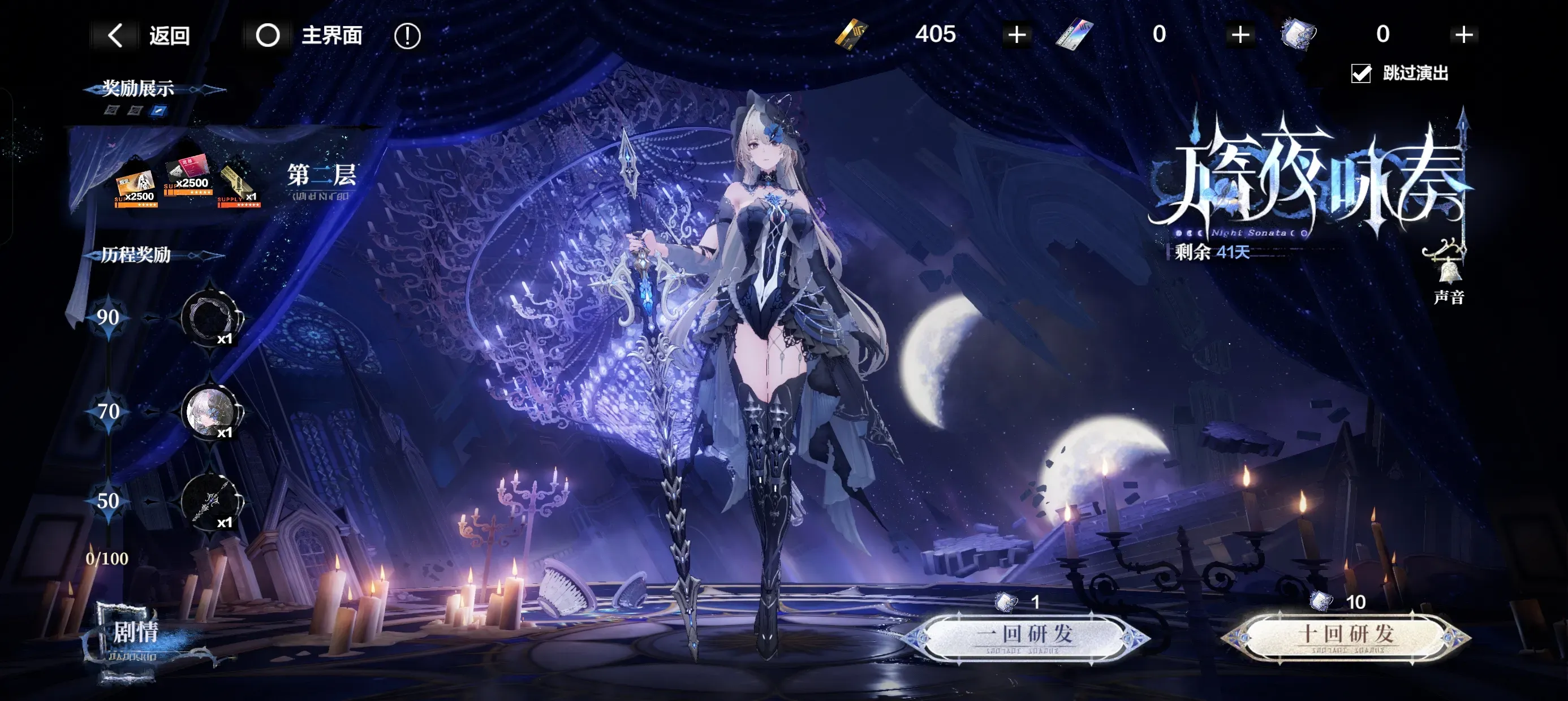Viewport: 1568px width, 701px height.
Task: Open the 第二层 reward tier preview
Action: (x=321, y=176)
